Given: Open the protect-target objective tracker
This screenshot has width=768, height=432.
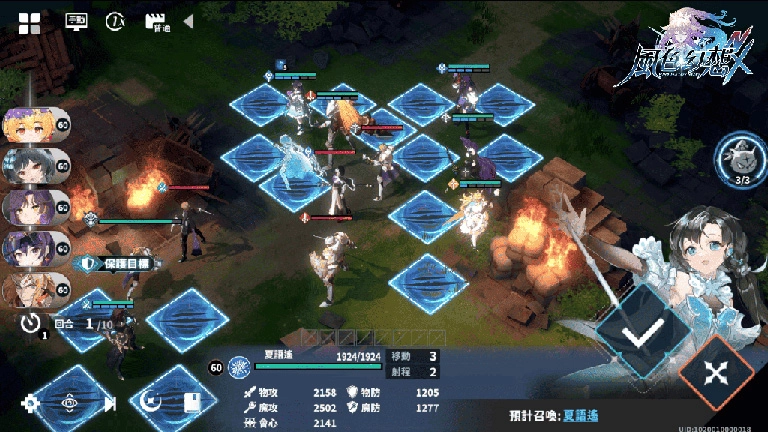Looking at the screenshot, I should [117, 263].
